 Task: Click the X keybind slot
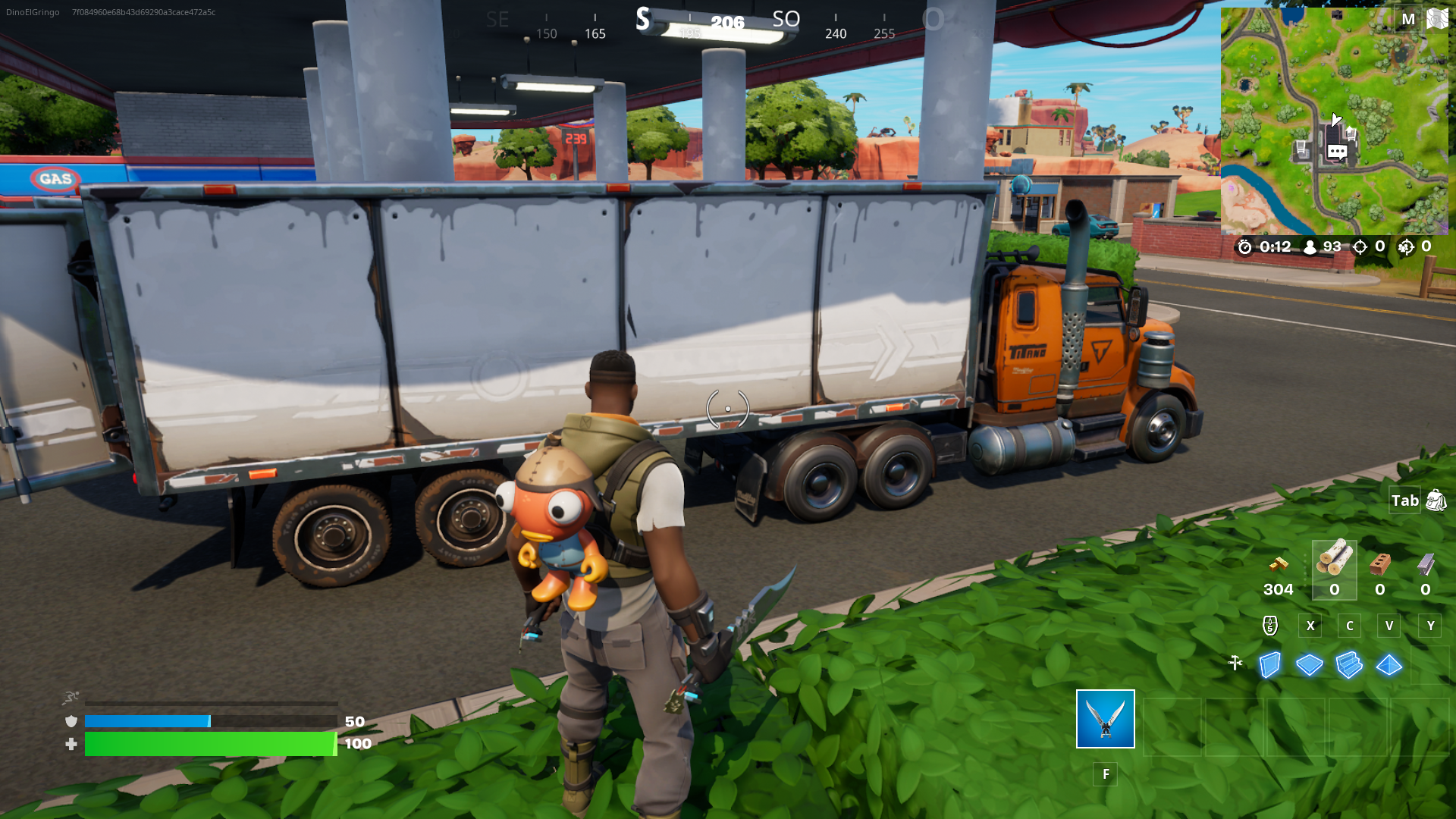pos(1310,626)
